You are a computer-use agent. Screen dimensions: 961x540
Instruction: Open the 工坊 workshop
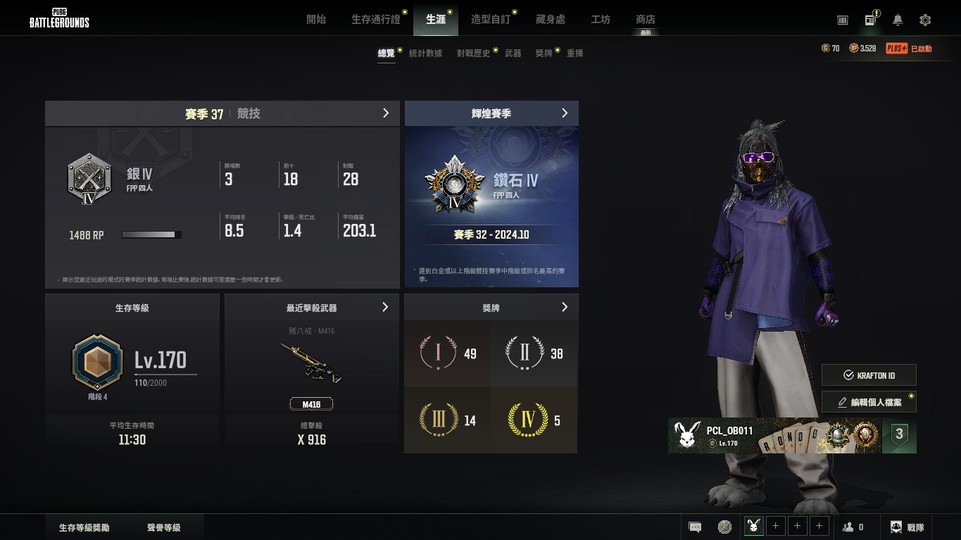(x=600, y=19)
